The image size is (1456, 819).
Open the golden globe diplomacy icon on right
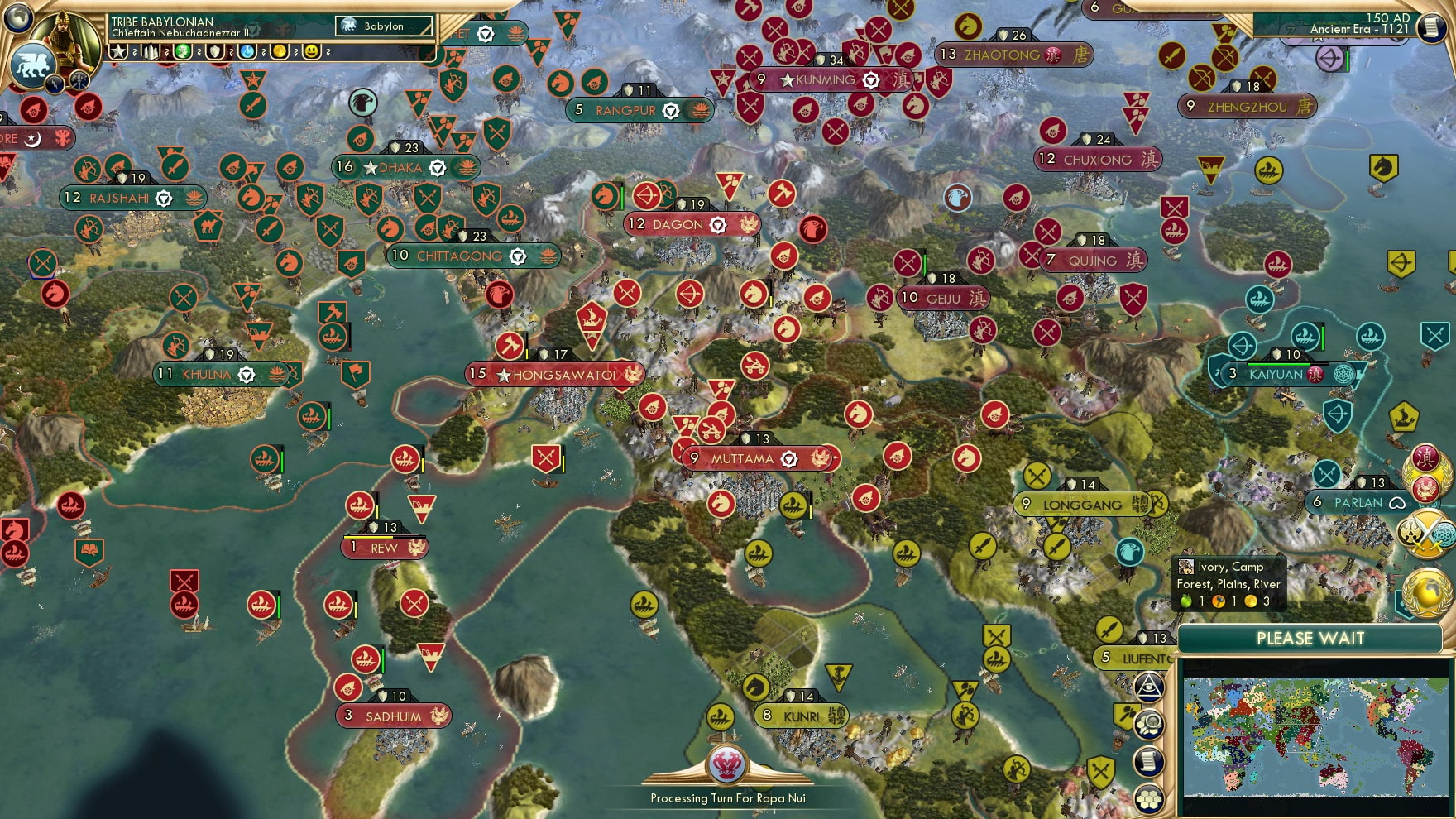coord(1427,591)
